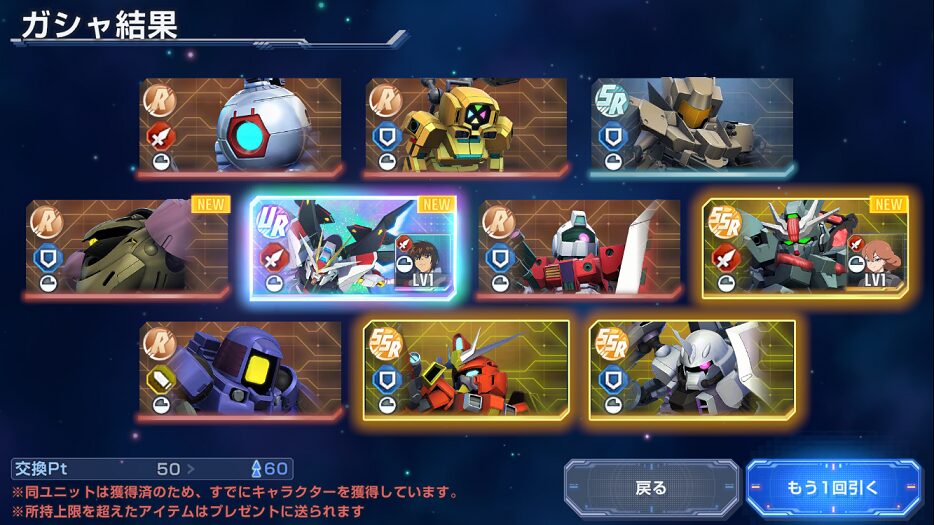This screenshot has width=934, height=525.
Task: Select the R olive green mobile armor card
Action: 127,248
